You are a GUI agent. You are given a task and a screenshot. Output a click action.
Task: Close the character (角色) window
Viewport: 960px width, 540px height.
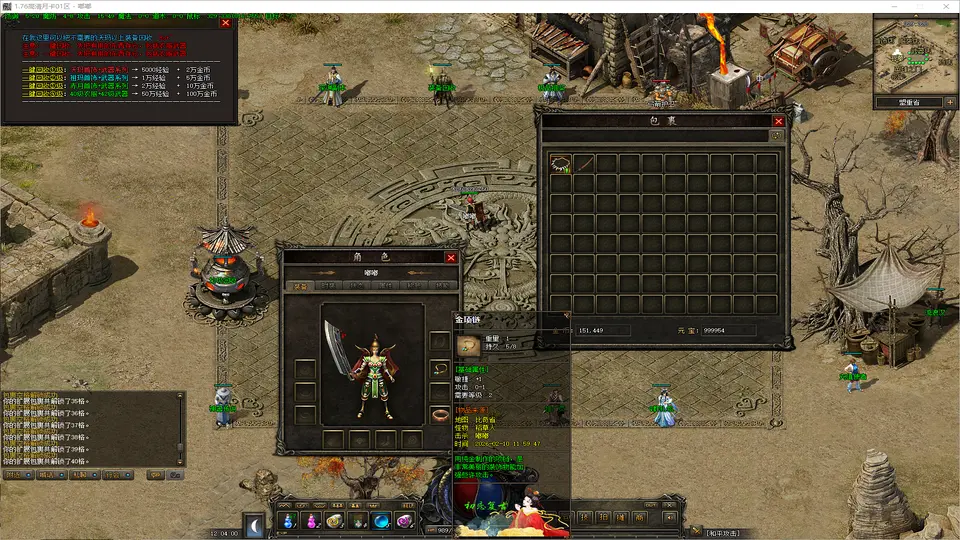[x=451, y=257]
